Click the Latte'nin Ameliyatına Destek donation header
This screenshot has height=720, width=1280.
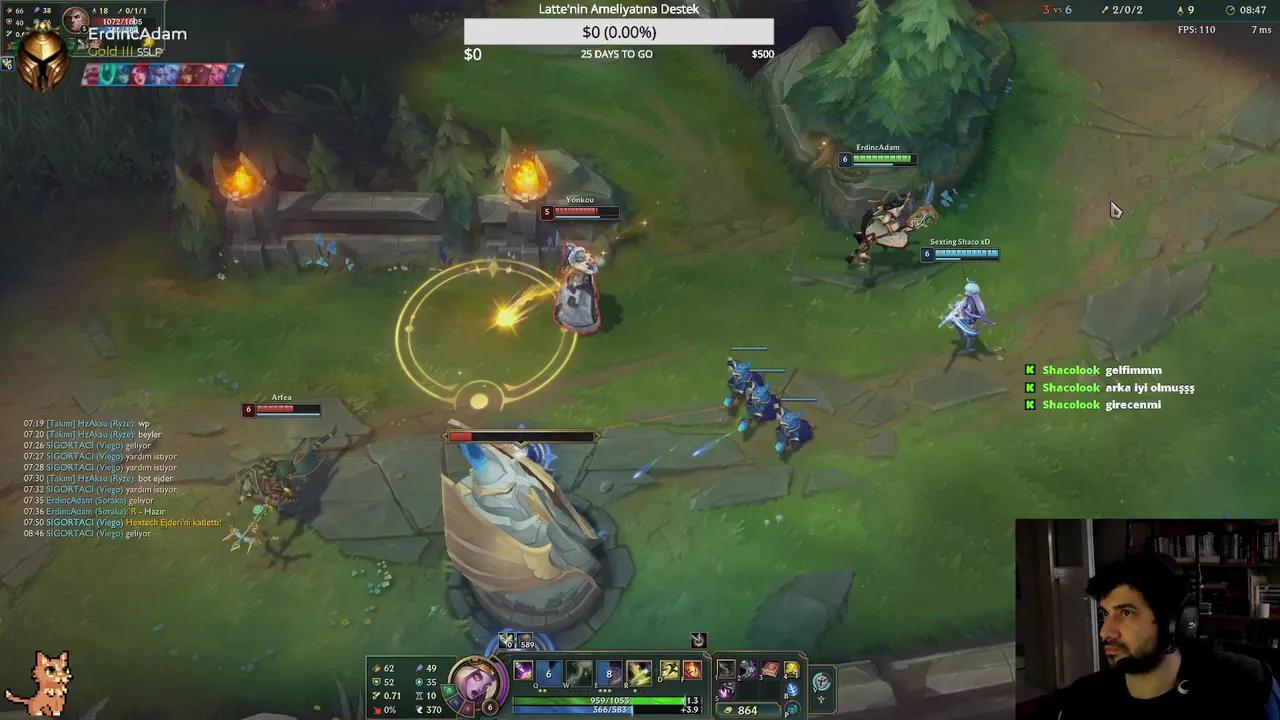point(617,8)
